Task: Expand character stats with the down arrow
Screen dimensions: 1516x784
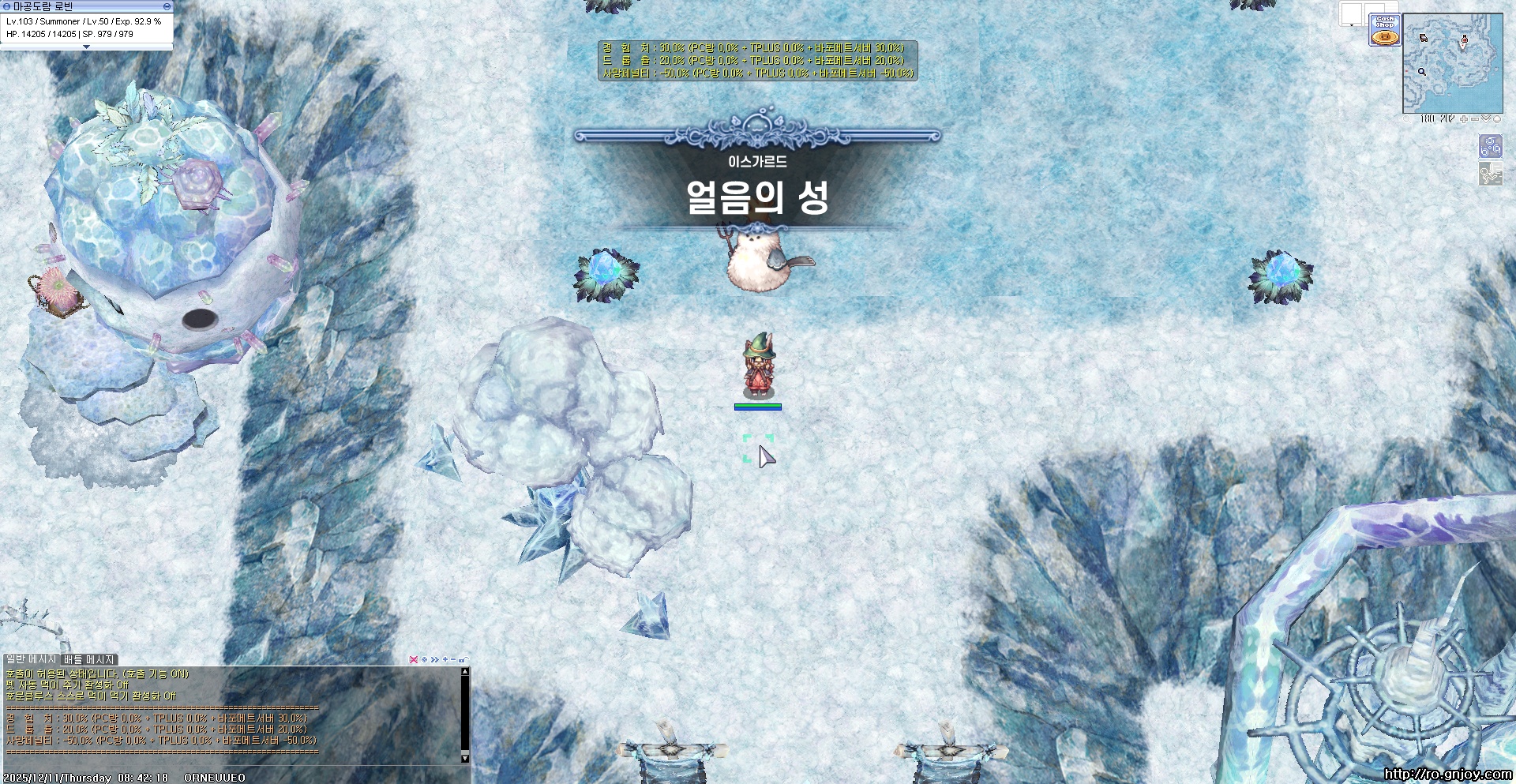Action: (x=87, y=48)
